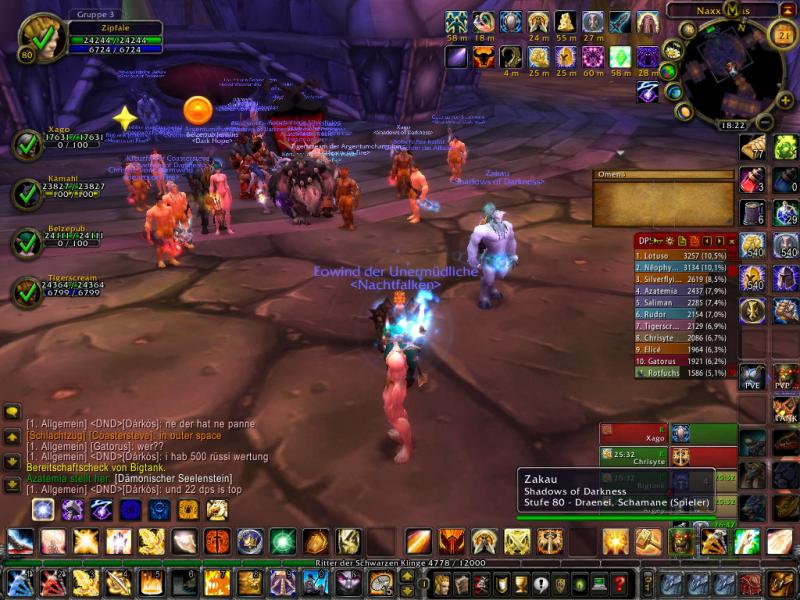Select Tigerscream's party frame

tap(27, 292)
